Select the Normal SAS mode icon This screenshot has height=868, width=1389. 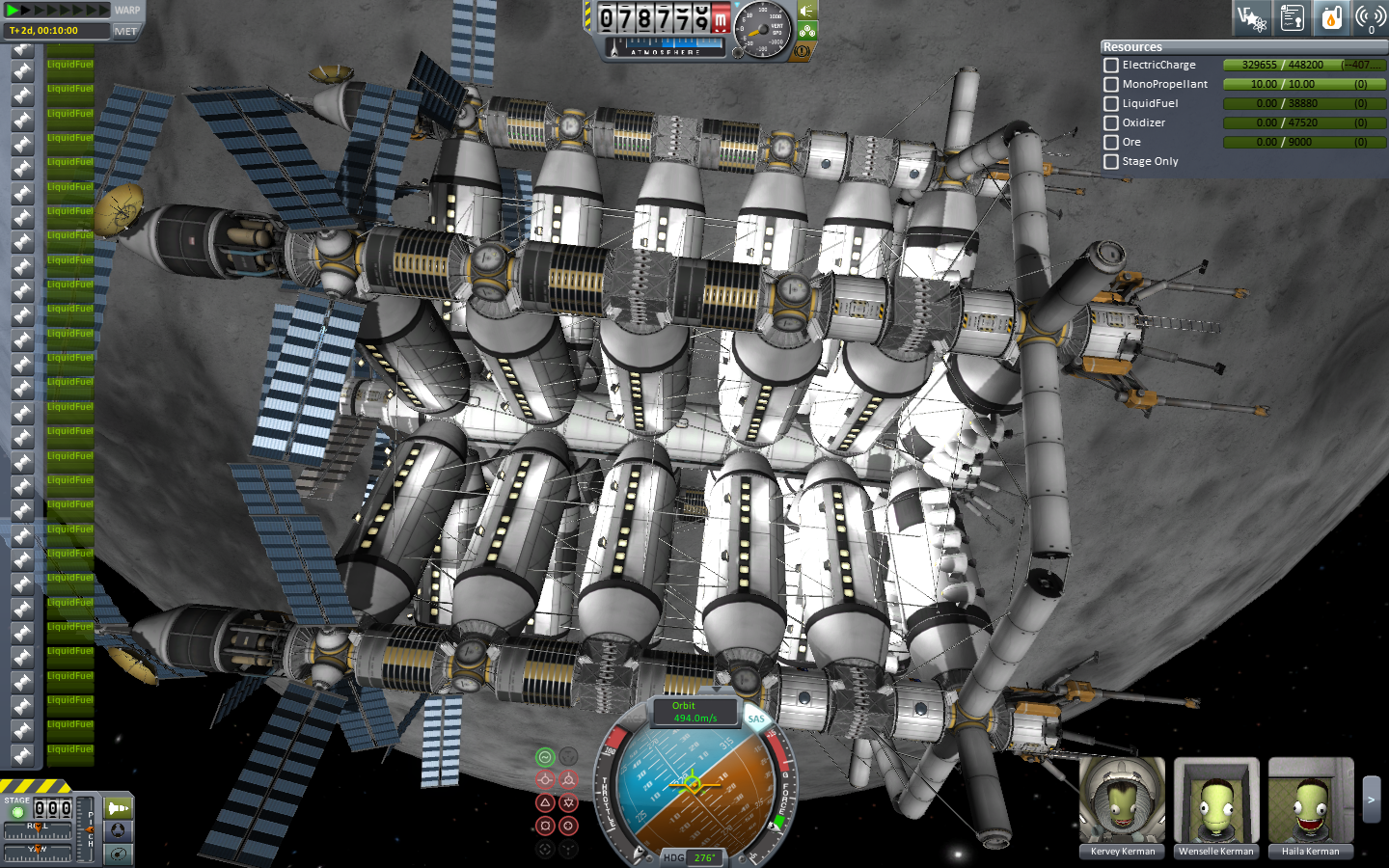pyautogui.click(x=544, y=802)
